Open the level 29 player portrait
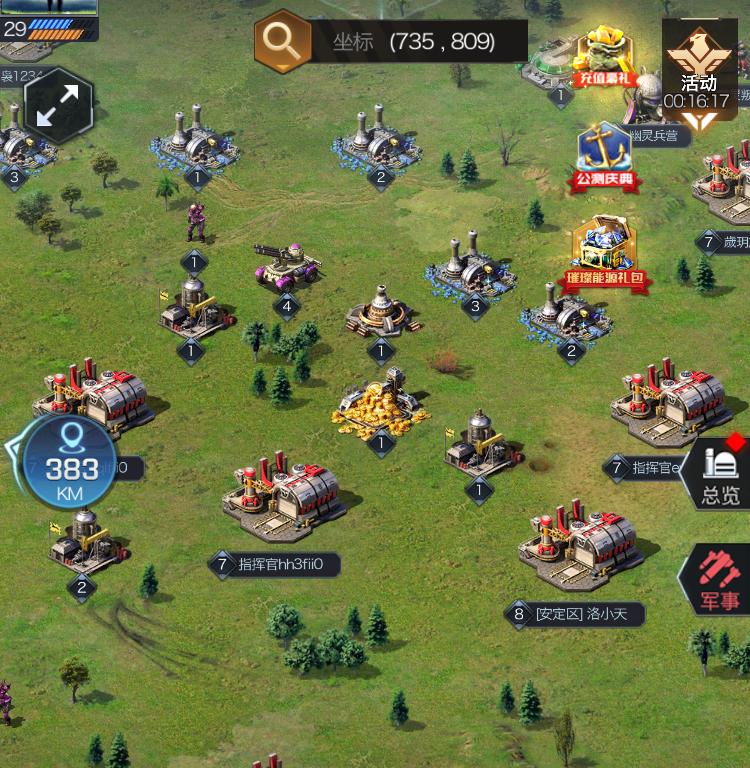 (49, 18)
